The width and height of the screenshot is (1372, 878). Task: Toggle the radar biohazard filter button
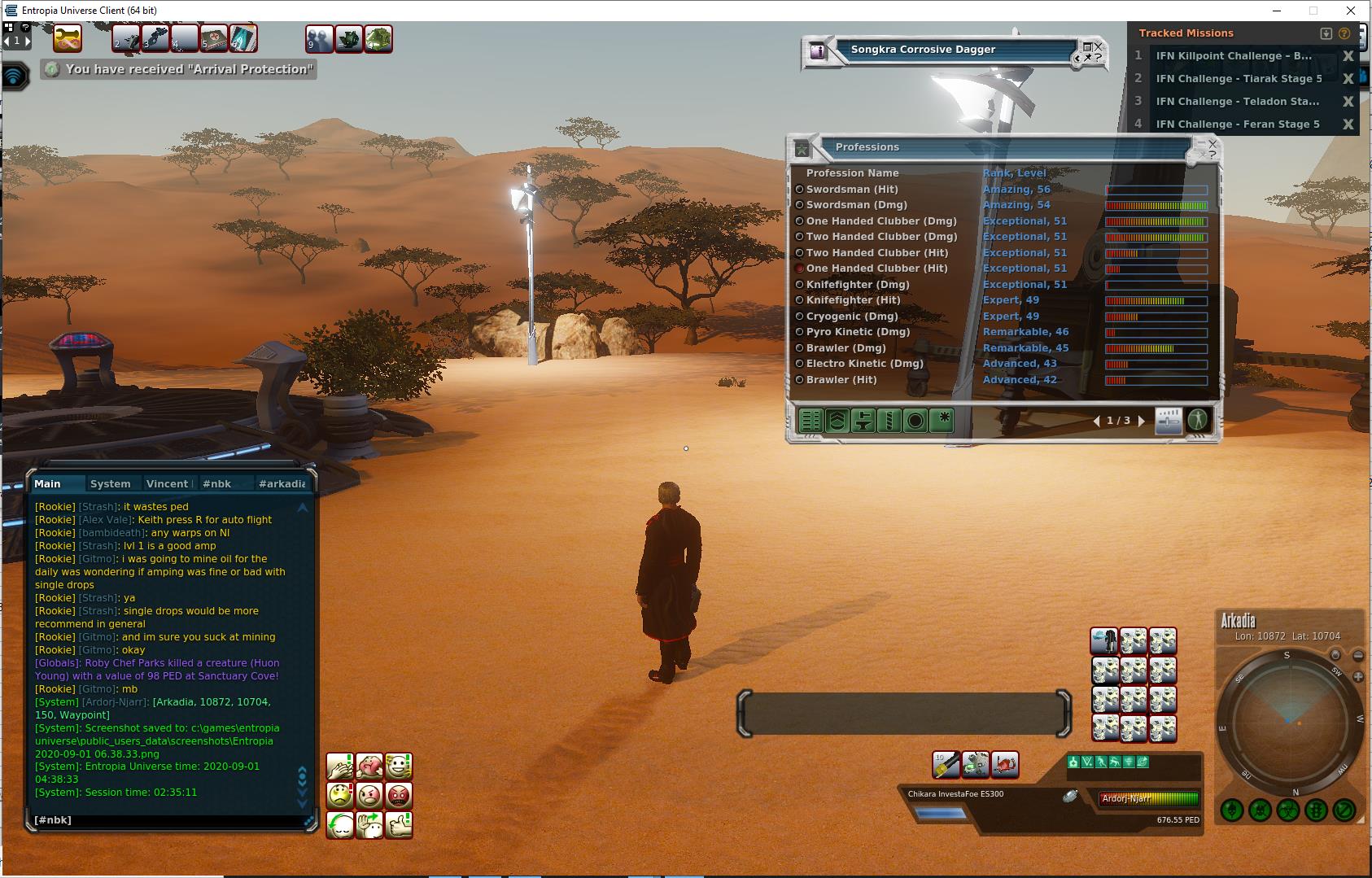1287,810
